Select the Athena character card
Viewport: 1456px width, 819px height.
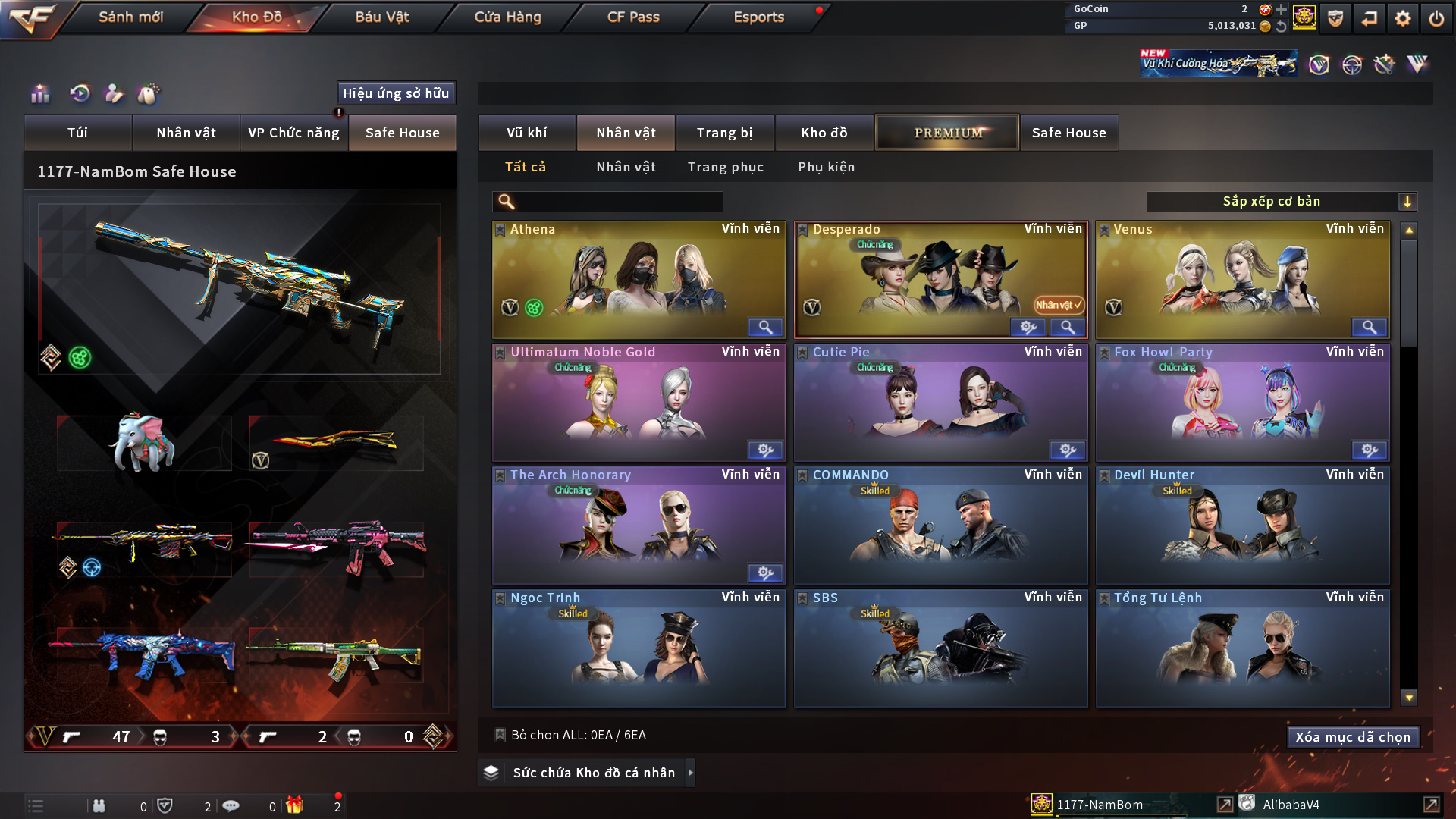[x=639, y=279]
